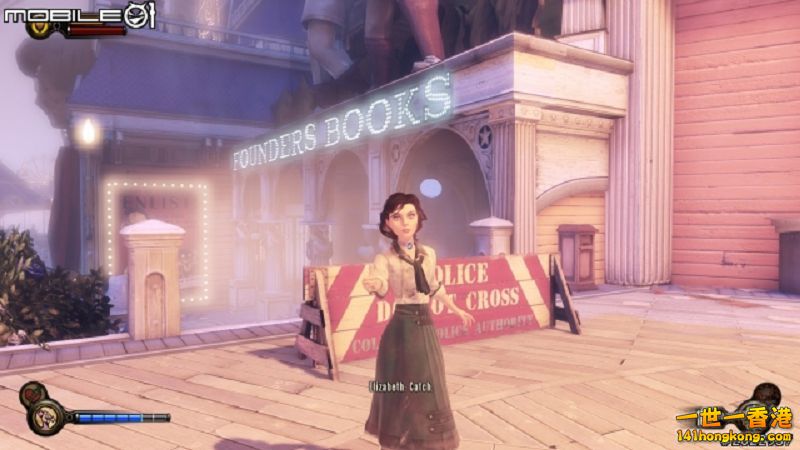This screenshot has width=800, height=450.
Task: Click the yellow shield icon
Action: tap(43, 29)
